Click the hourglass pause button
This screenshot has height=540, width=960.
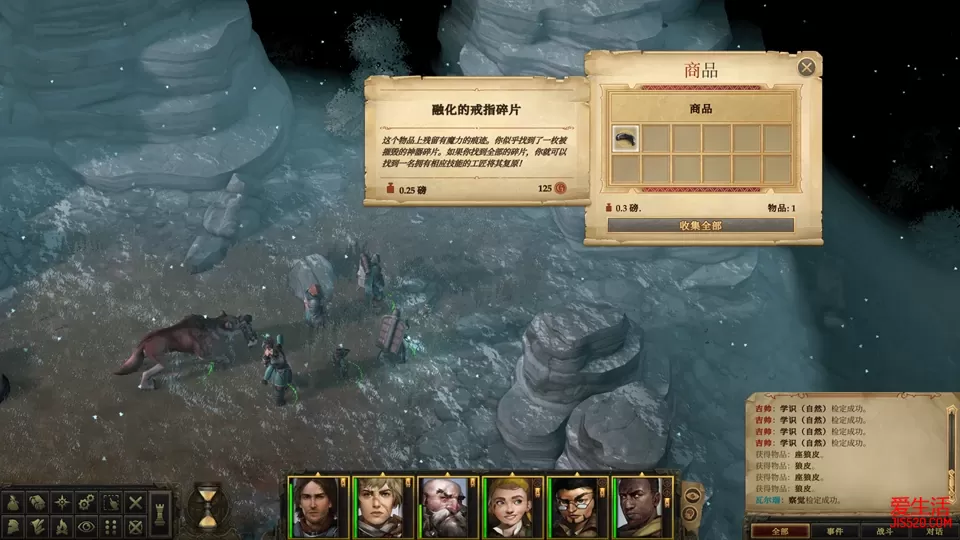tap(207, 505)
